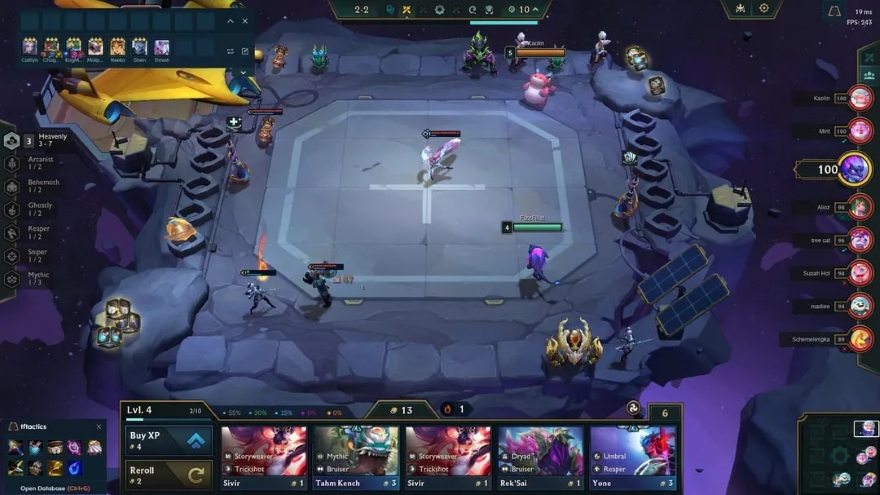Collapse the team planner panel
Screen dimensions: 880x495
click(231, 20)
